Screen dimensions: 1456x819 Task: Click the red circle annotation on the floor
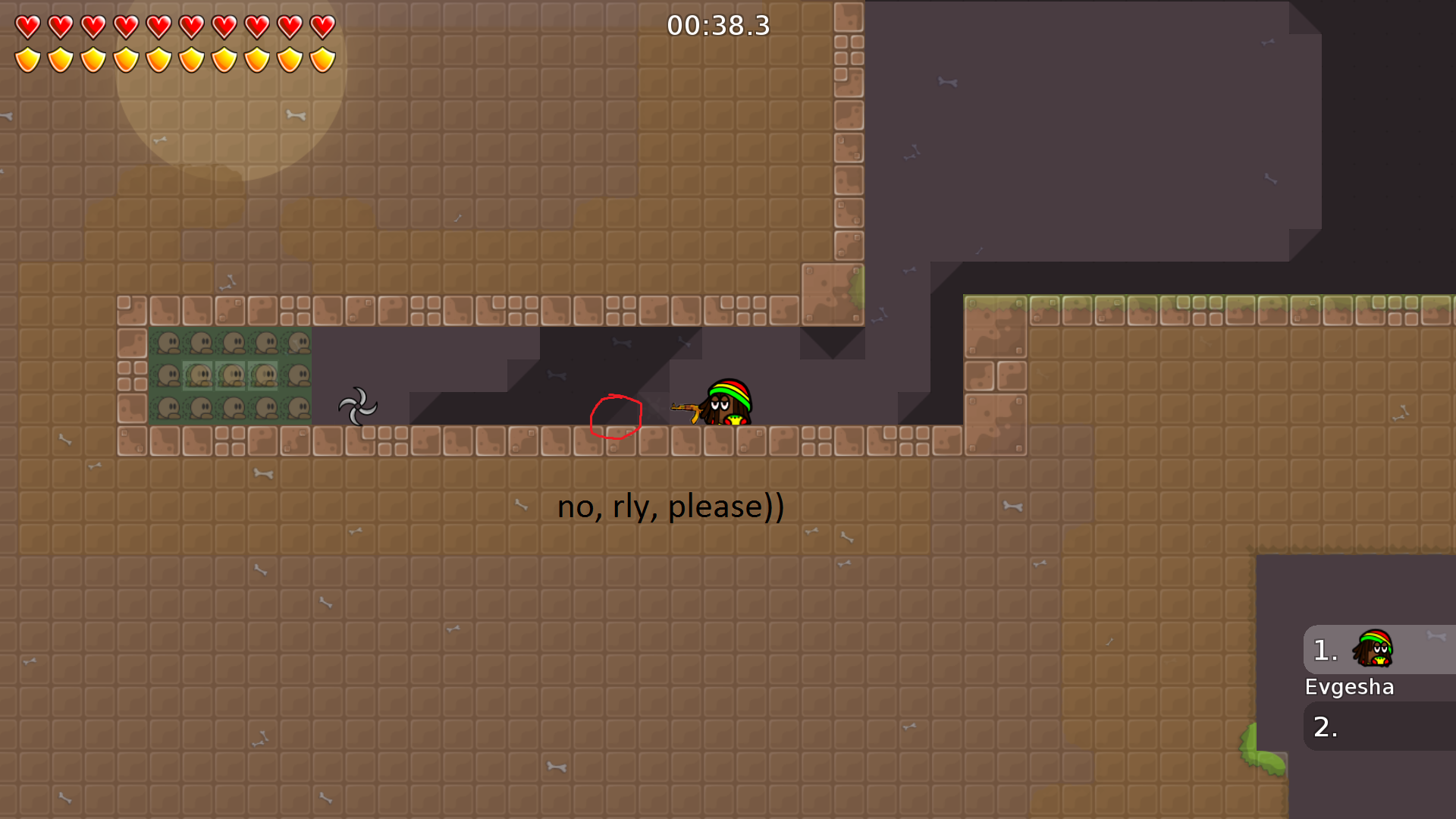[x=616, y=416]
